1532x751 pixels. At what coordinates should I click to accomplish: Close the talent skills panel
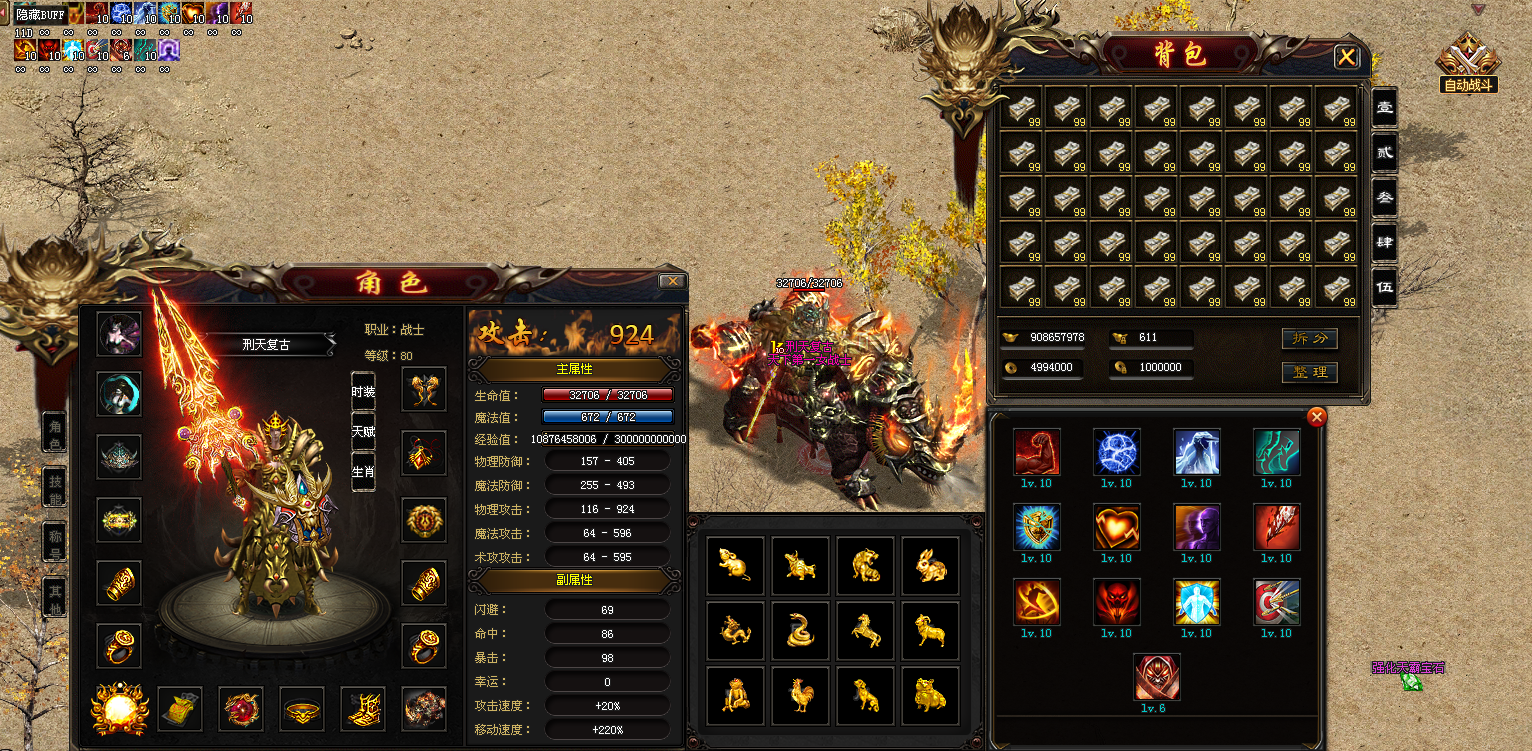click(x=1317, y=417)
